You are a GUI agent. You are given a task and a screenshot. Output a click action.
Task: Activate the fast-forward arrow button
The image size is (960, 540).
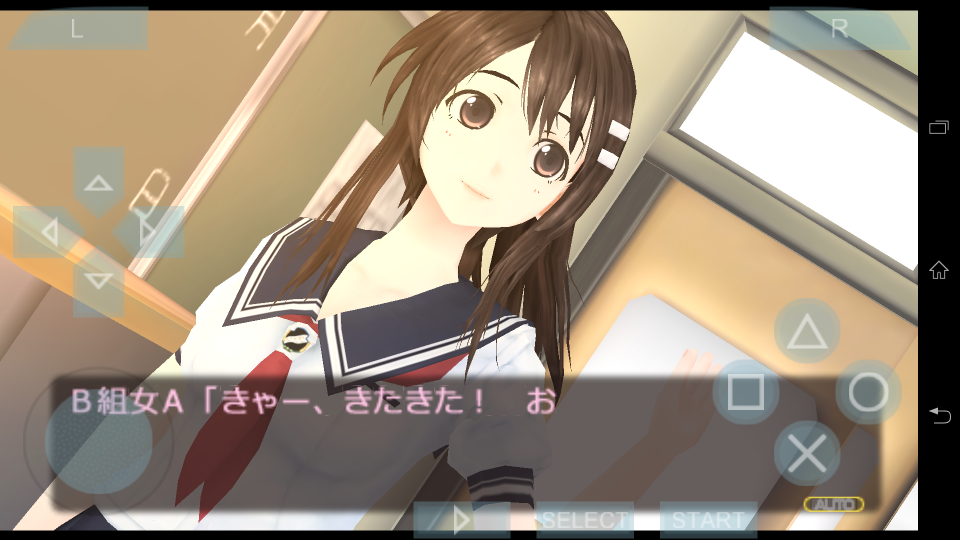[461, 520]
